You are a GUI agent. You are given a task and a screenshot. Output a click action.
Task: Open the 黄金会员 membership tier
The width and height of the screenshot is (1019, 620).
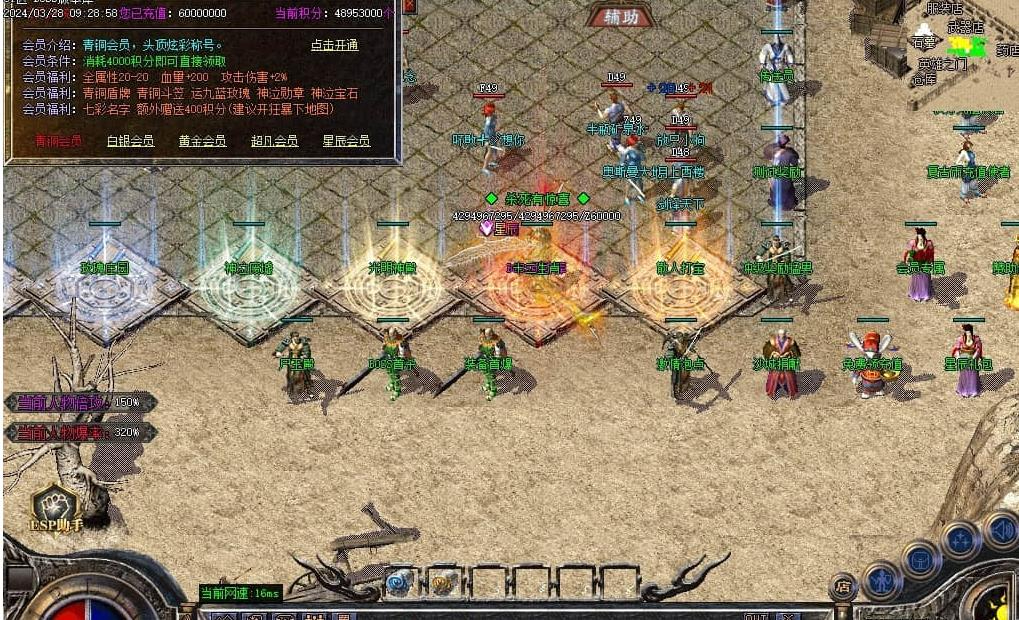(202, 141)
